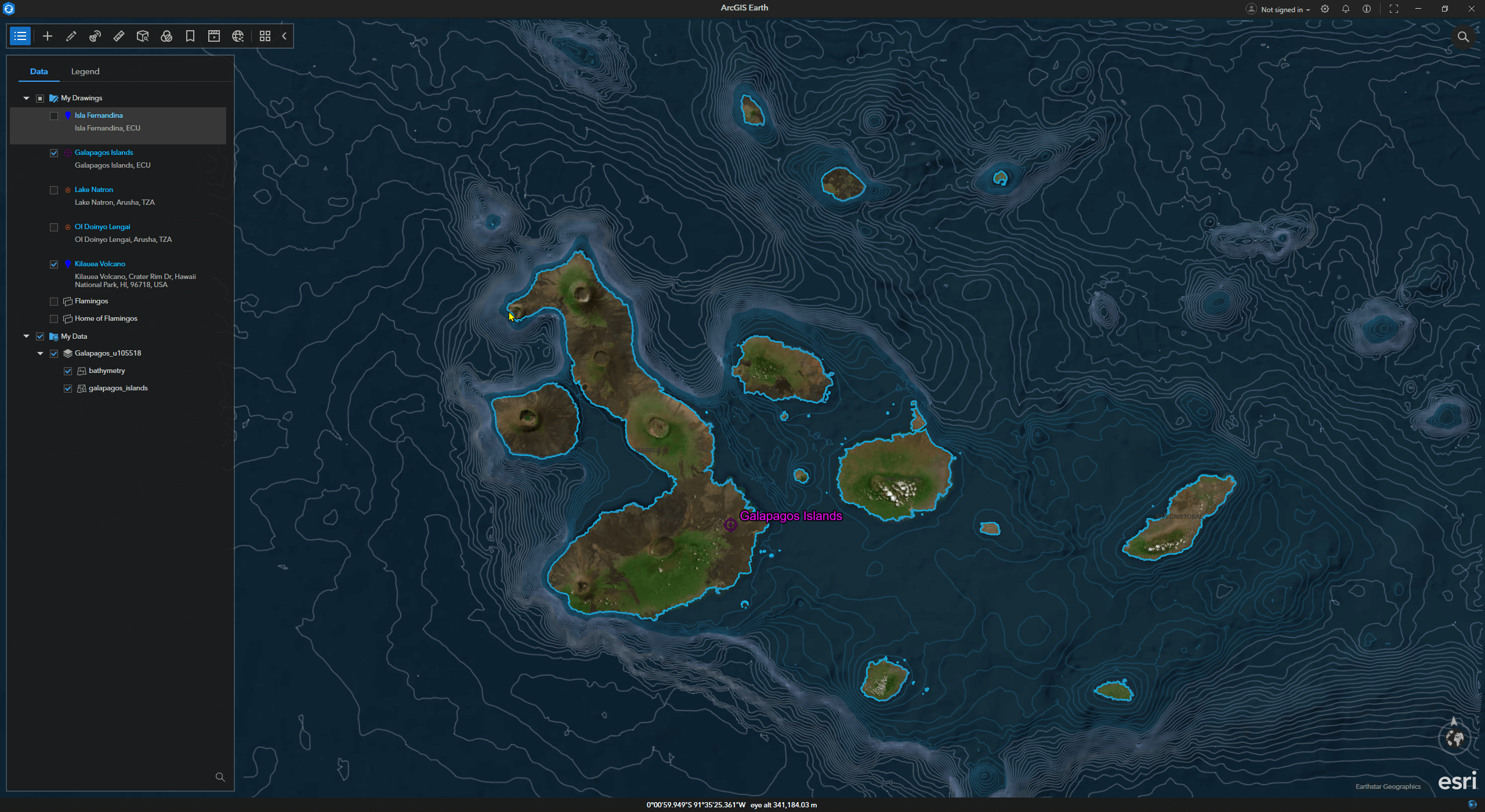Open the Not signed in dropdown
Image resolution: width=1485 pixels, height=812 pixels.
click(1278, 9)
